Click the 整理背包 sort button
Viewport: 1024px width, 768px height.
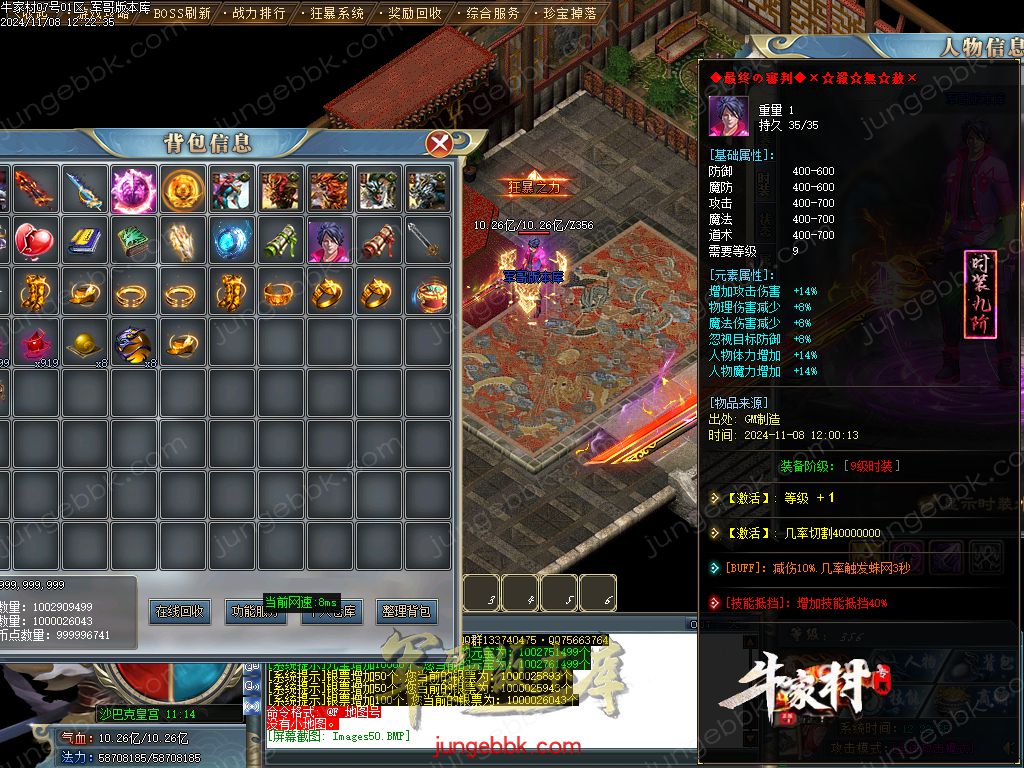tap(407, 611)
